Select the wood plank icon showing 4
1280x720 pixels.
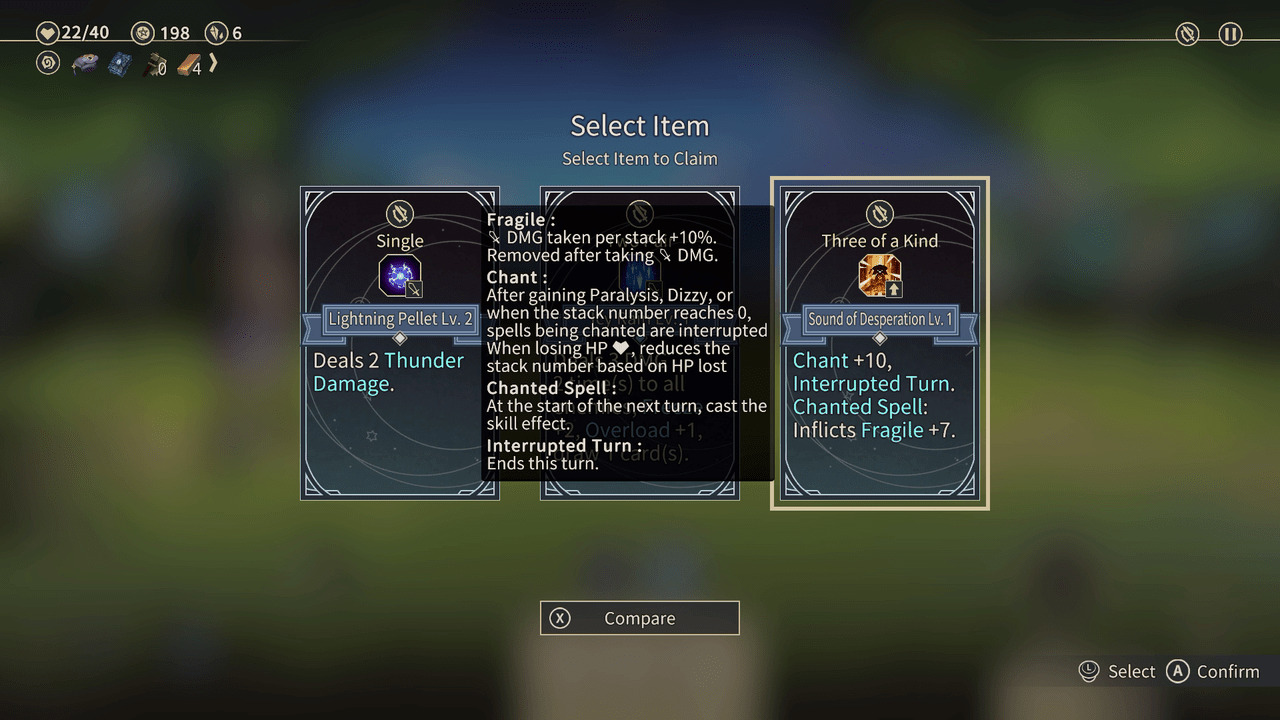coord(184,64)
